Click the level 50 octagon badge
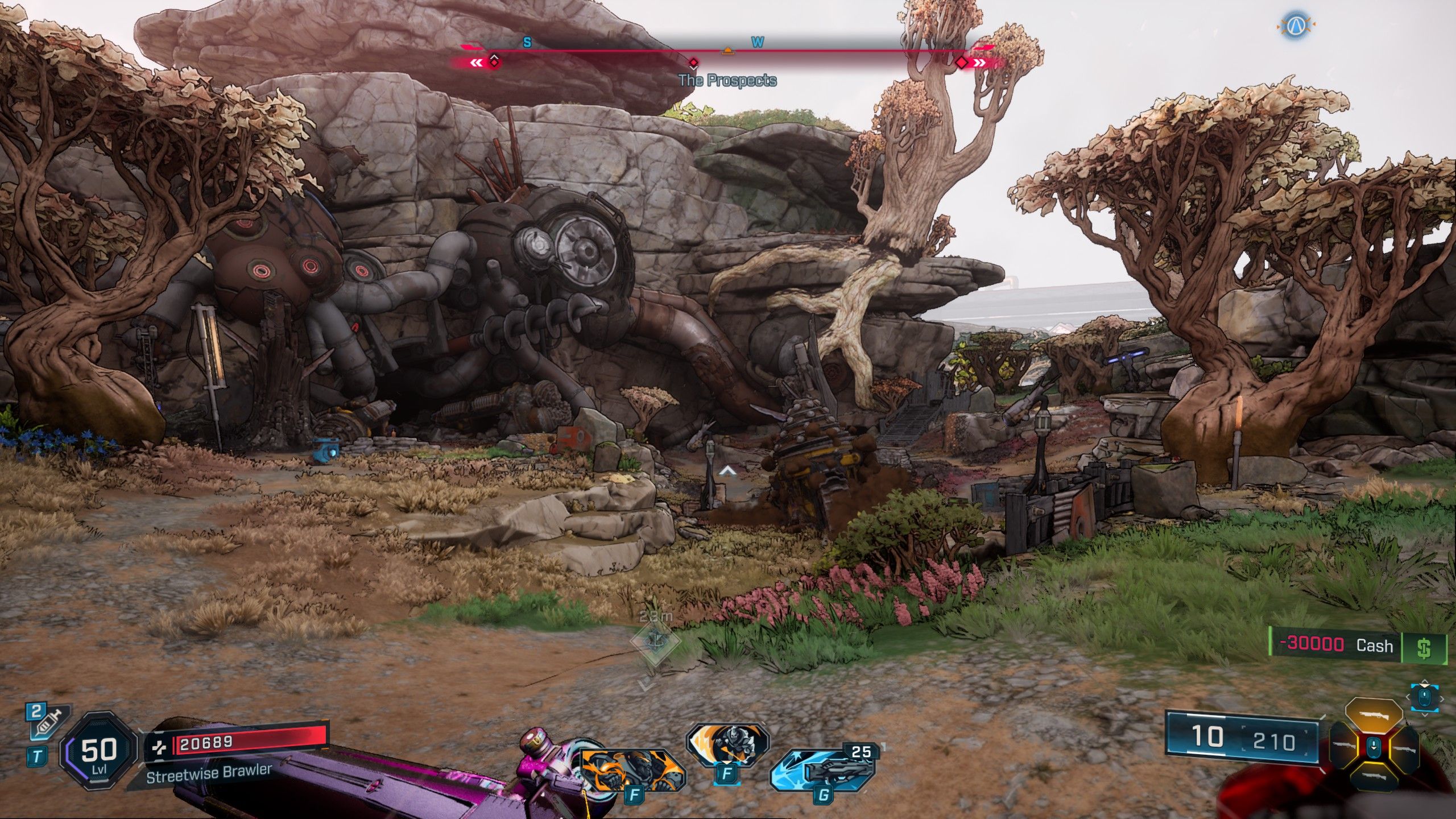The width and height of the screenshot is (1456, 819). click(x=99, y=751)
